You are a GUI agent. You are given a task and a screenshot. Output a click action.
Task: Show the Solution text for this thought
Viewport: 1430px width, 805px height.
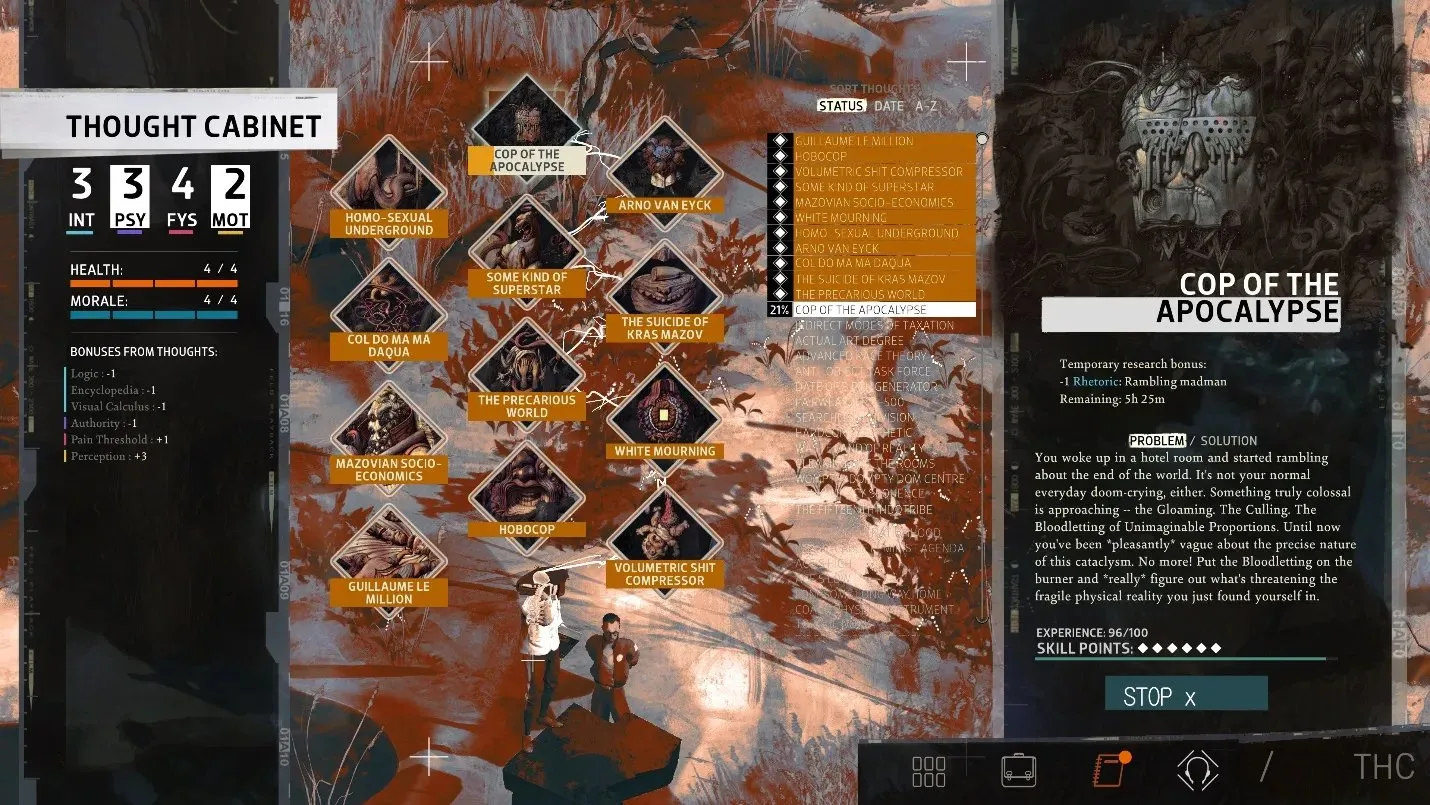pos(1228,440)
